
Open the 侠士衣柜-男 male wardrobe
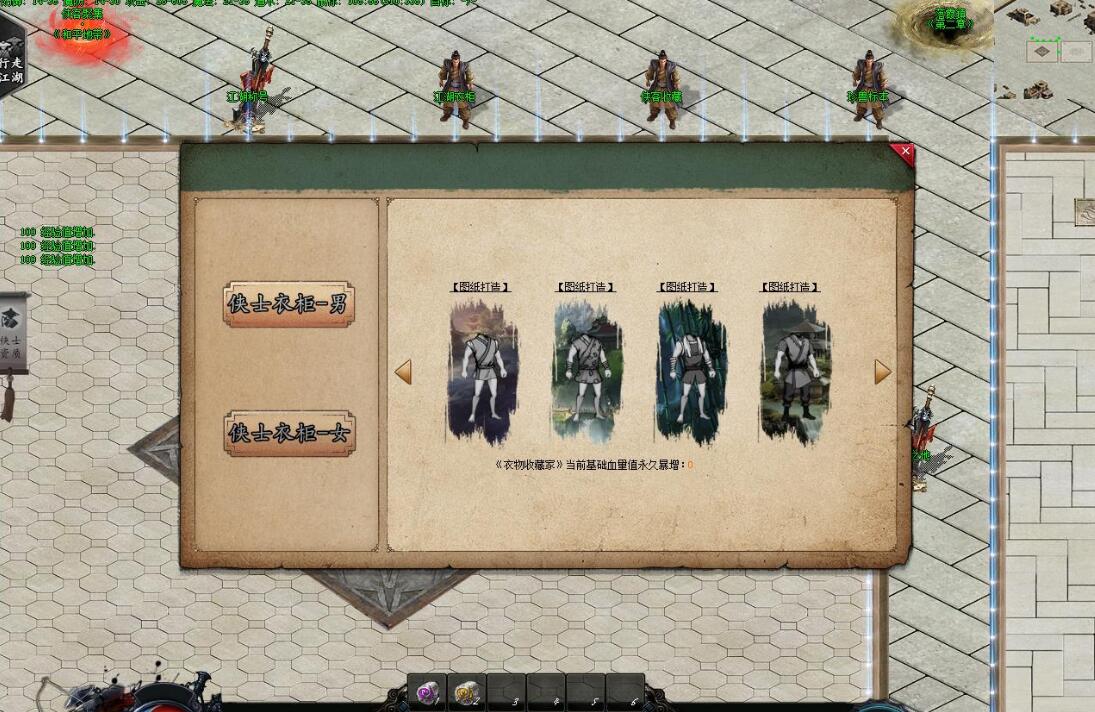point(289,304)
